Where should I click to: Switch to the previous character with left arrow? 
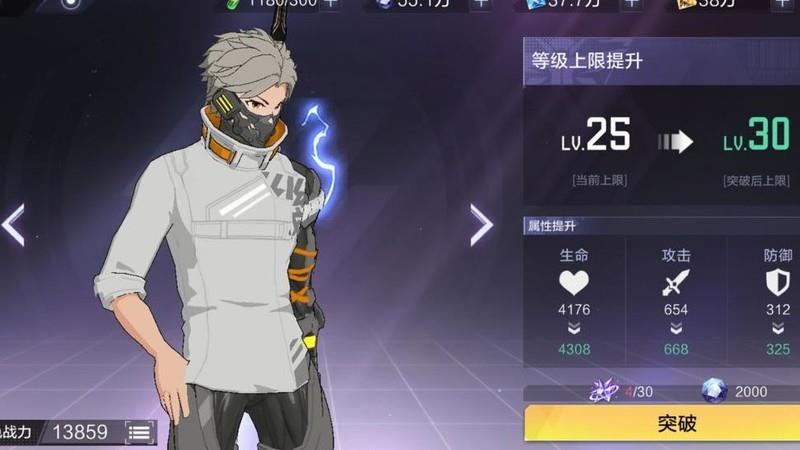[14, 224]
